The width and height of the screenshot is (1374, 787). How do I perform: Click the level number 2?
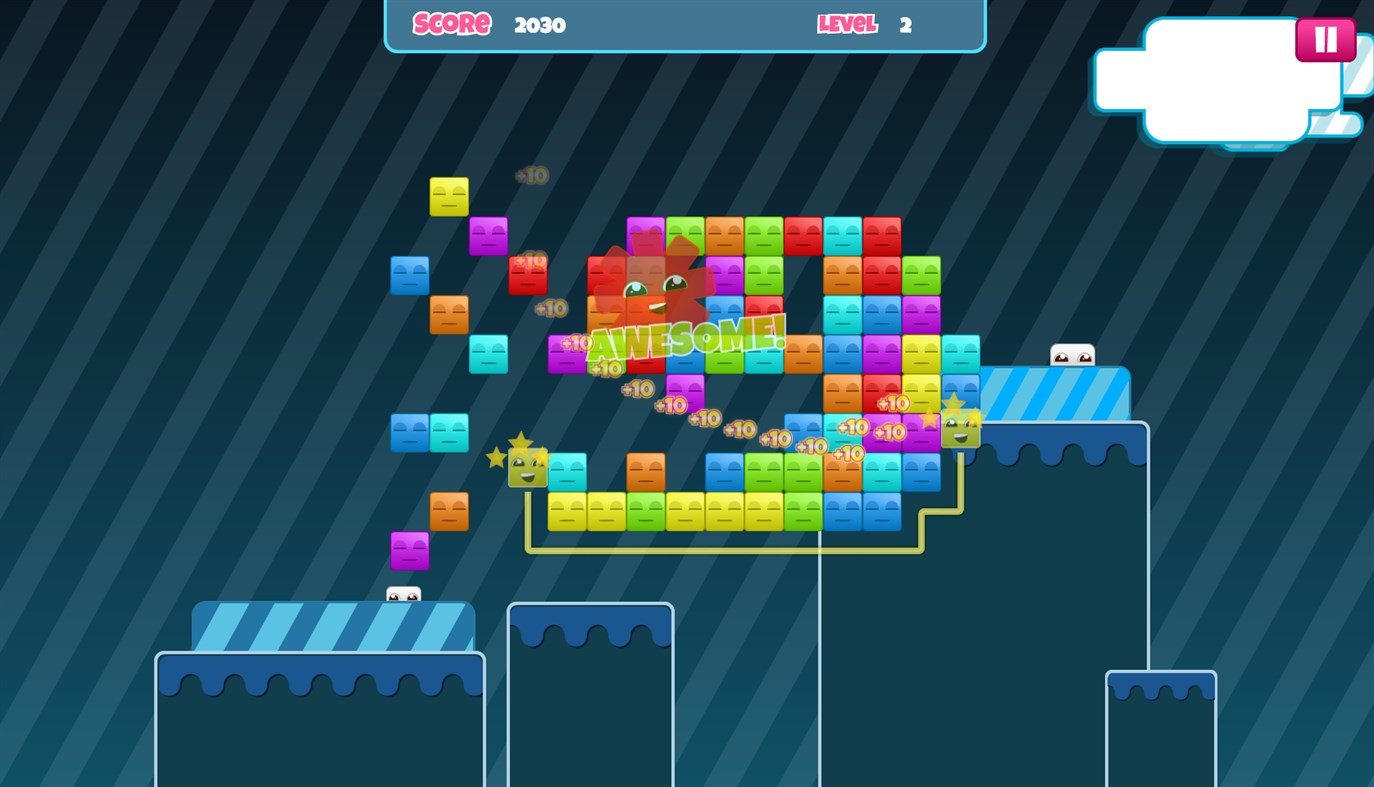pos(906,25)
